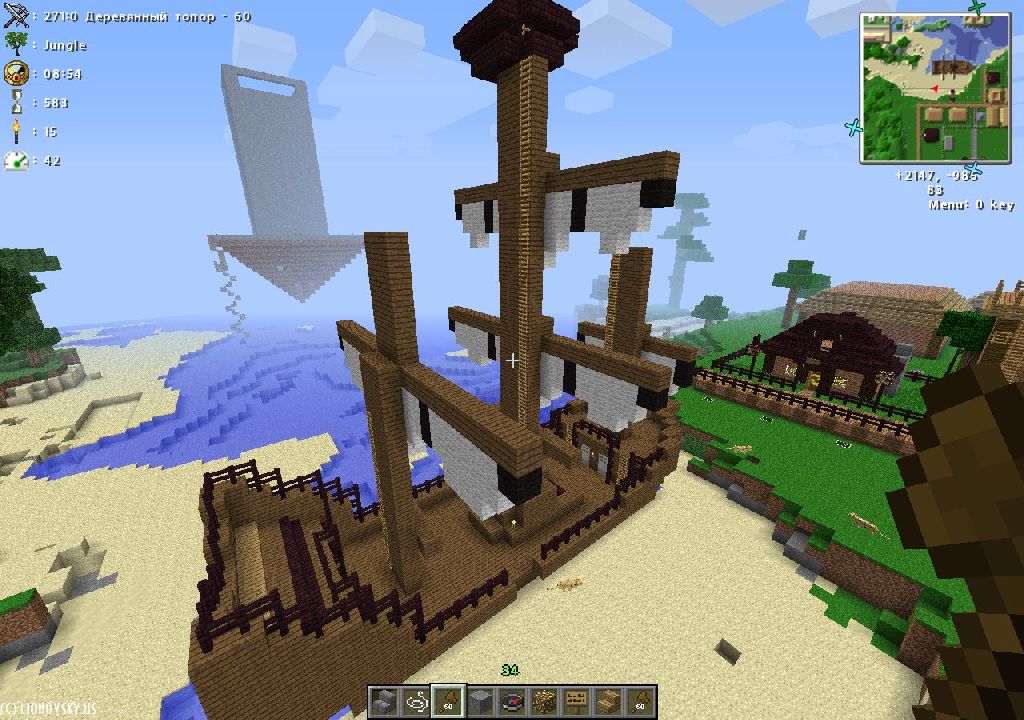Select the wooden sign hotbar slot

click(x=576, y=701)
